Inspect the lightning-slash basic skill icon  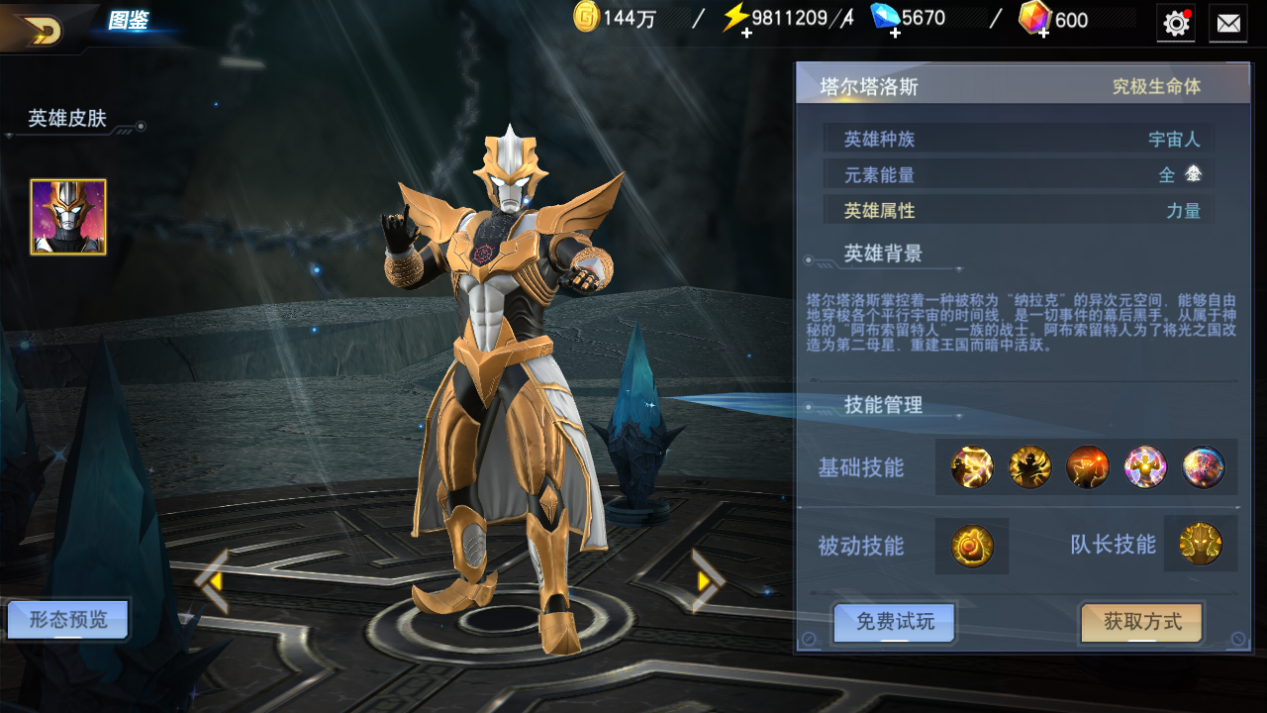tap(972, 467)
